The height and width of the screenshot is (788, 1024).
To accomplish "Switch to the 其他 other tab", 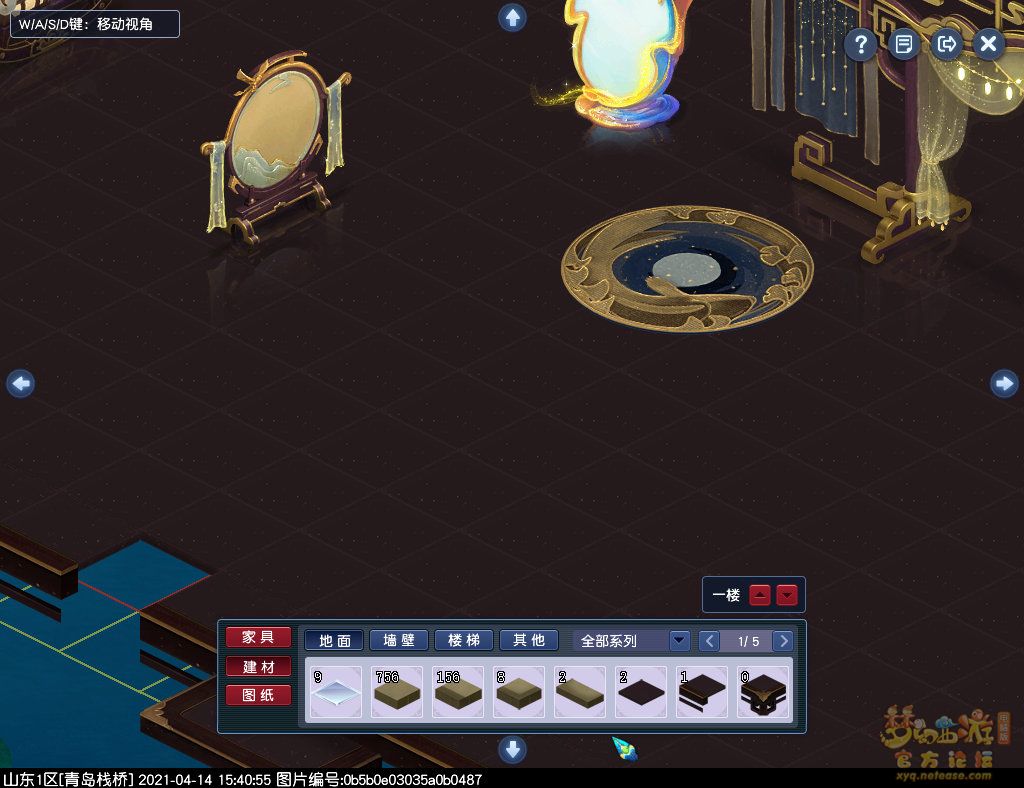I will [x=528, y=641].
